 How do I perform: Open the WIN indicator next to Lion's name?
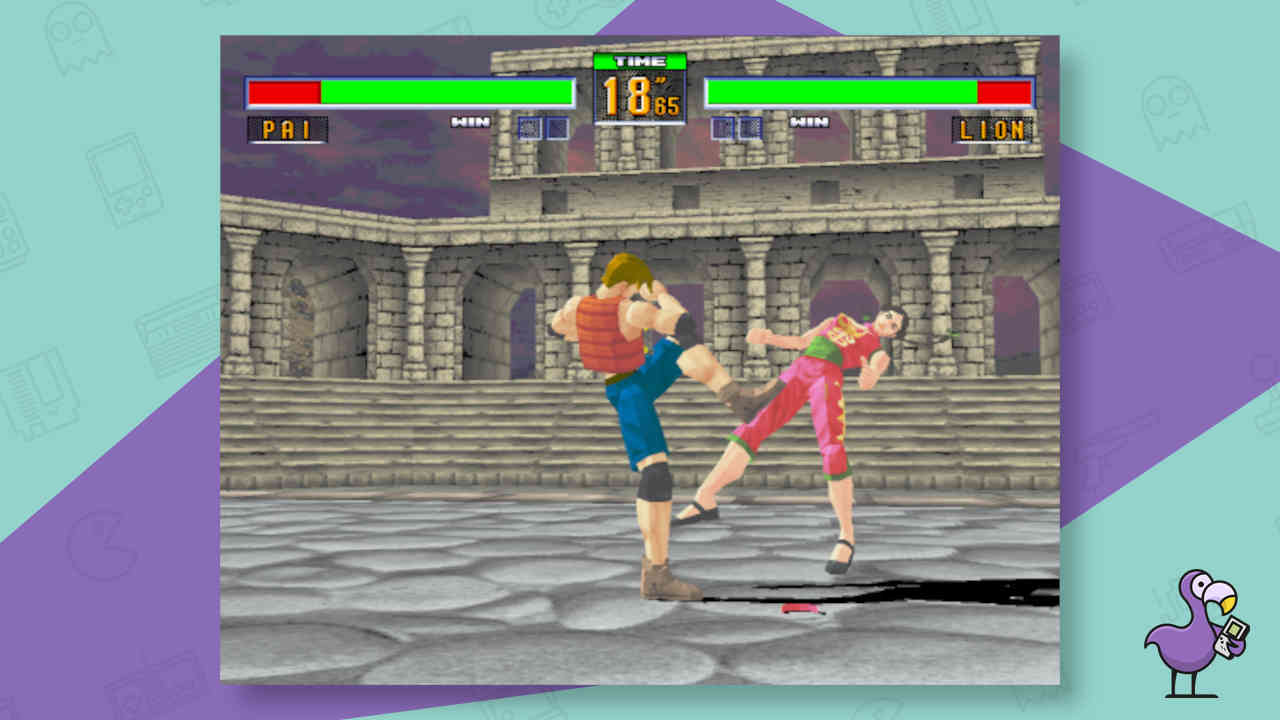click(x=806, y=122)
